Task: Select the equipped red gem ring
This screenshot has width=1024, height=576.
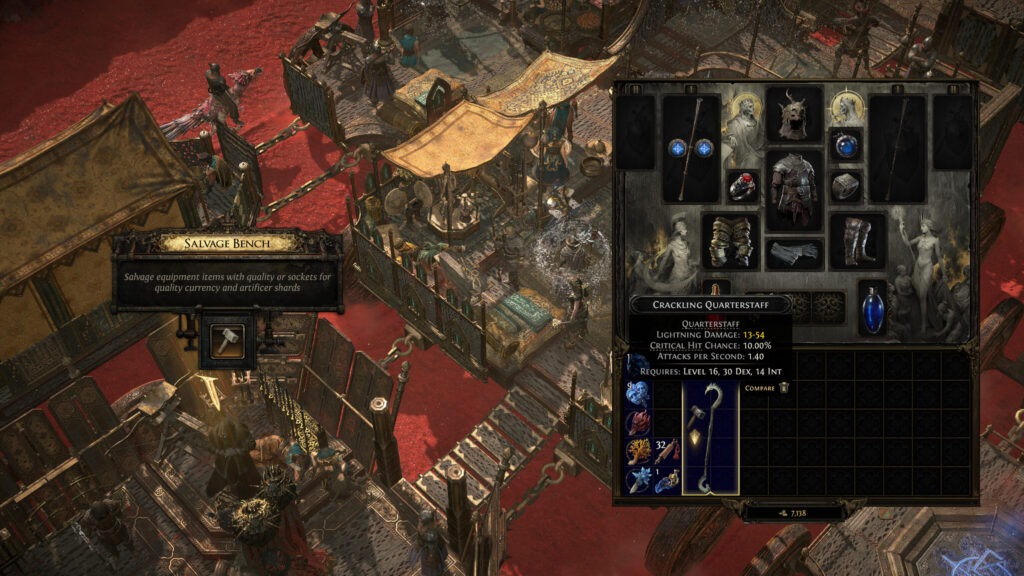Action: point(742,186)
